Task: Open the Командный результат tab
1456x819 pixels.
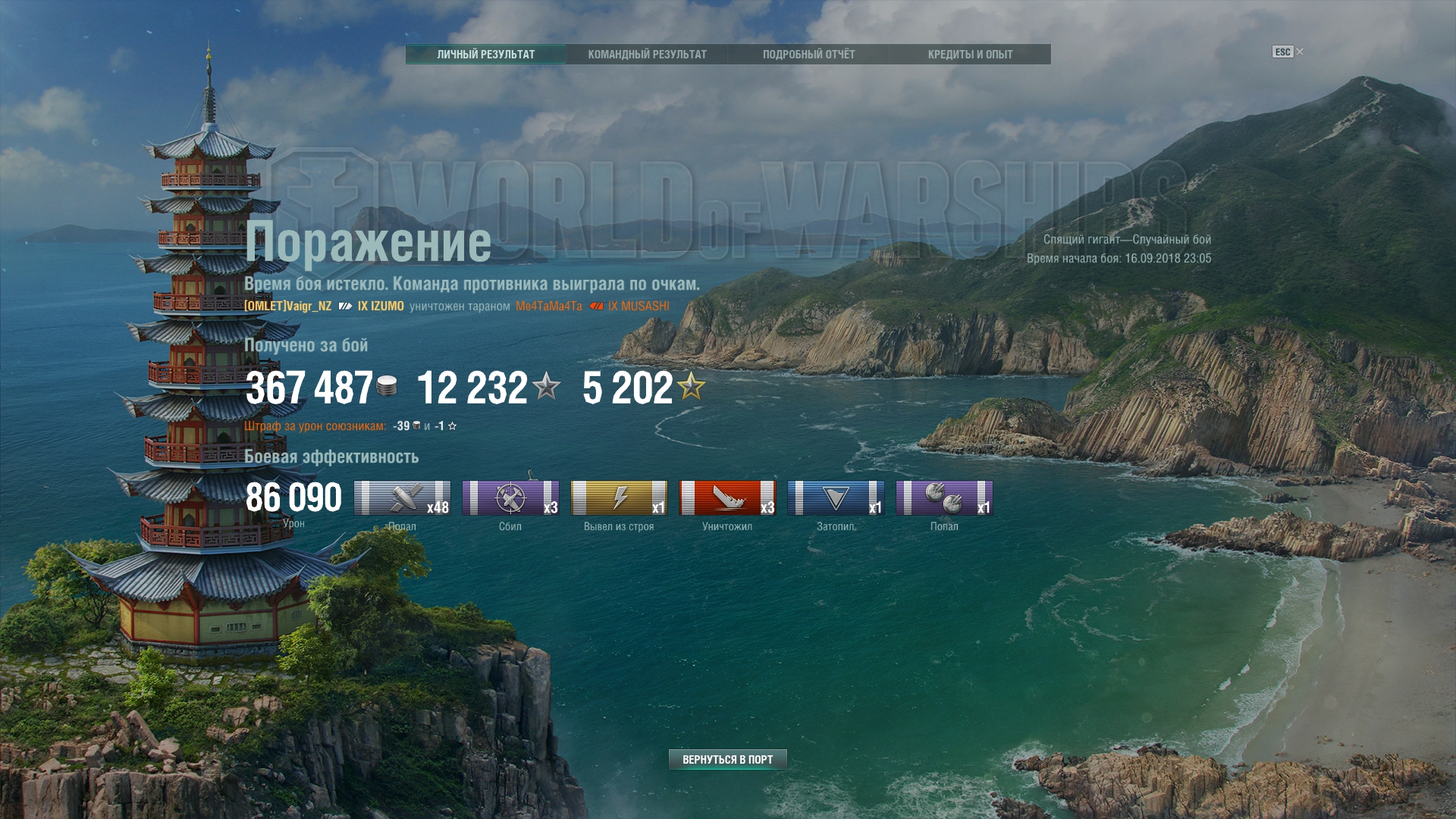Action: (647, 55)
